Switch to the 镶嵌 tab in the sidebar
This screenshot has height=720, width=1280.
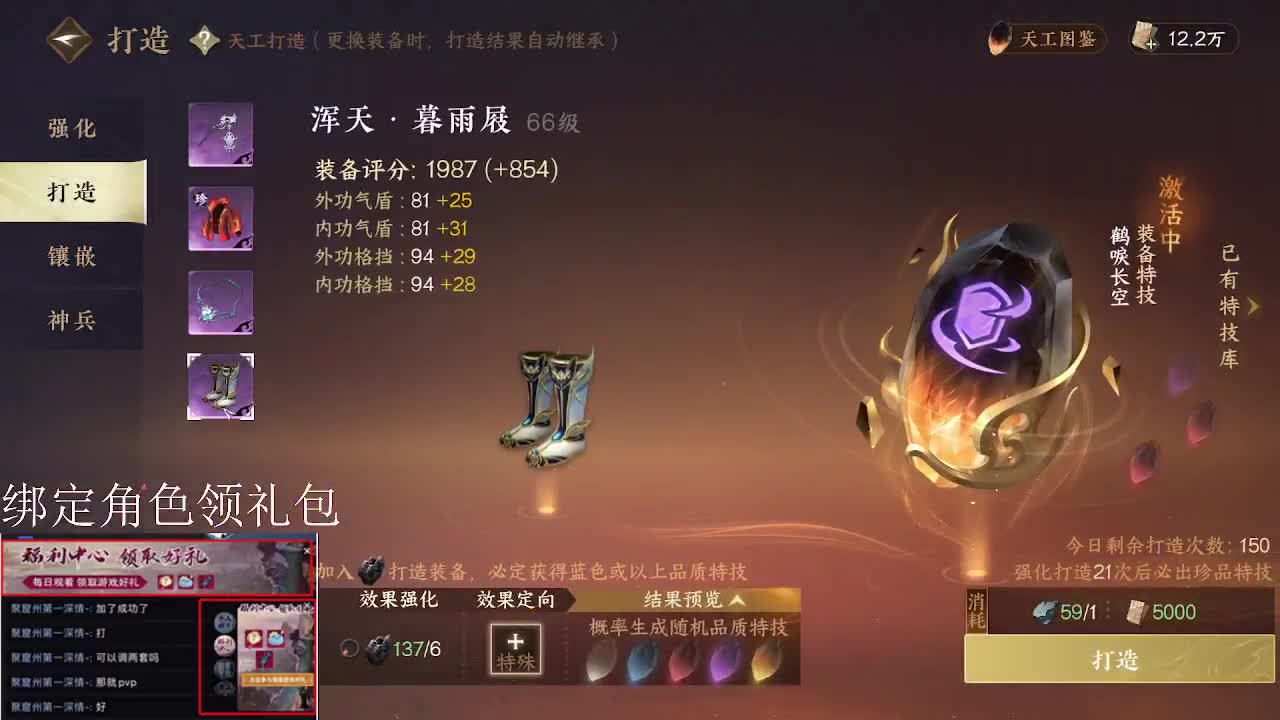[x=71, y=256]
